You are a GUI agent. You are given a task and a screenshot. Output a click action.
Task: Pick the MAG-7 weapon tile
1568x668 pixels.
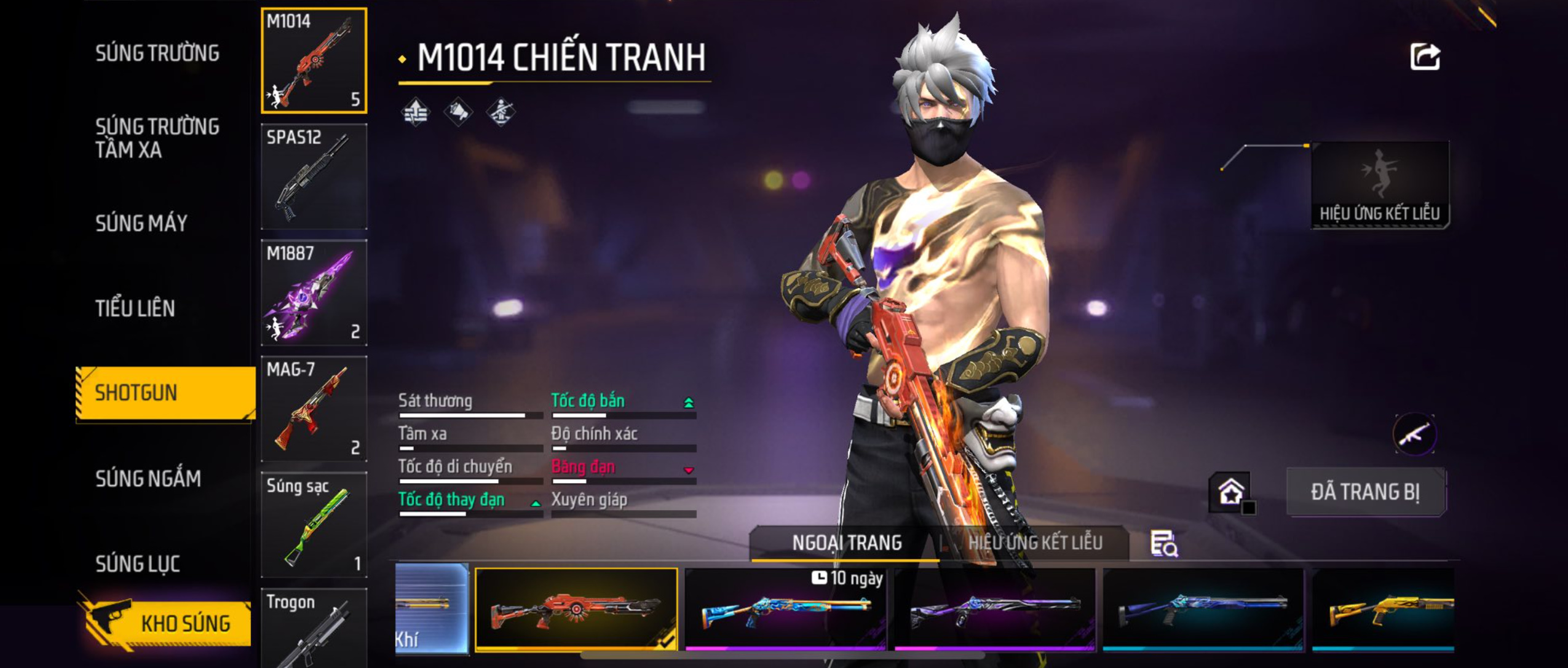314,409
